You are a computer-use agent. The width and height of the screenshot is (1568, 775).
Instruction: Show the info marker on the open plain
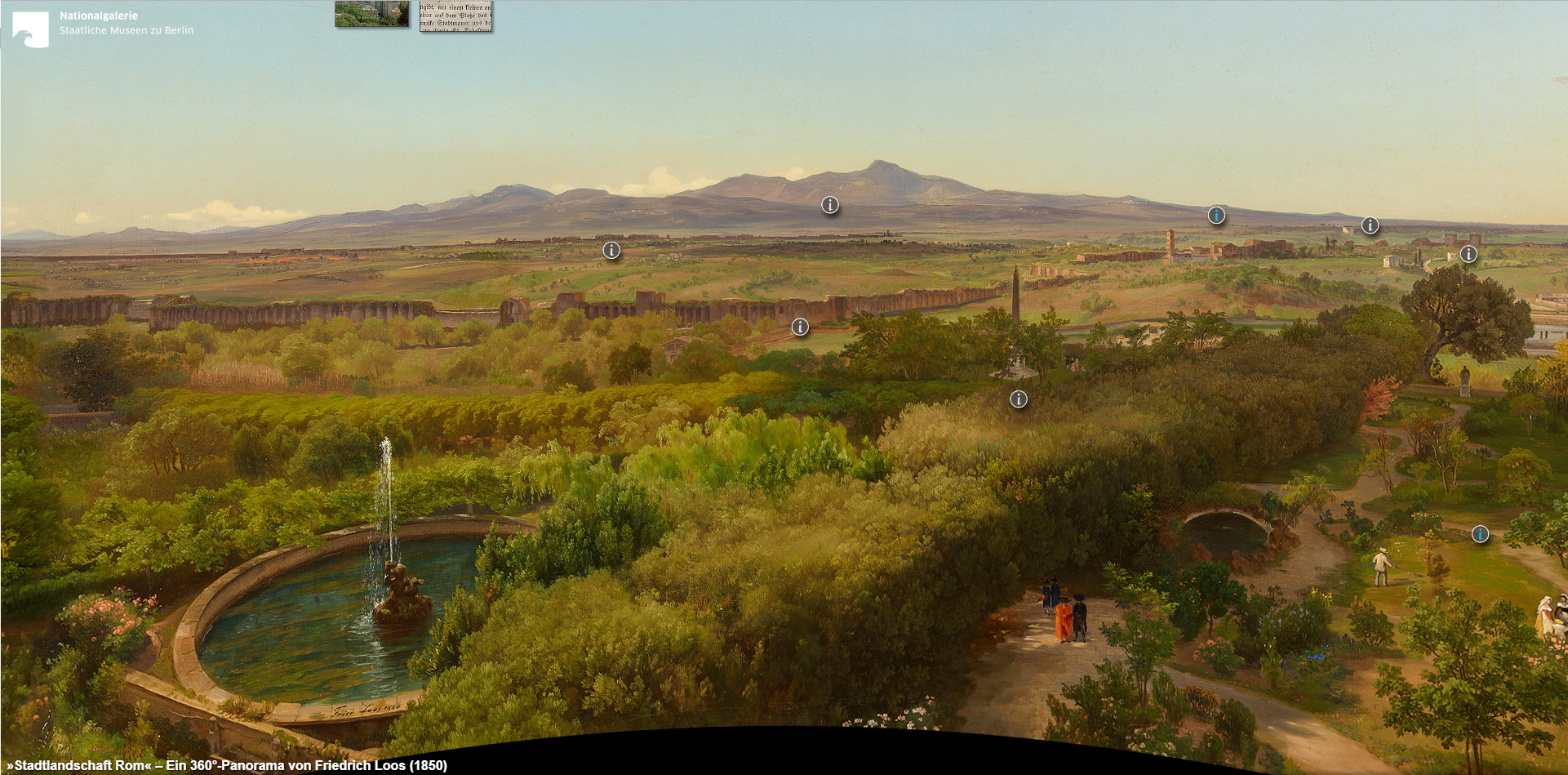tap(611, 251)
